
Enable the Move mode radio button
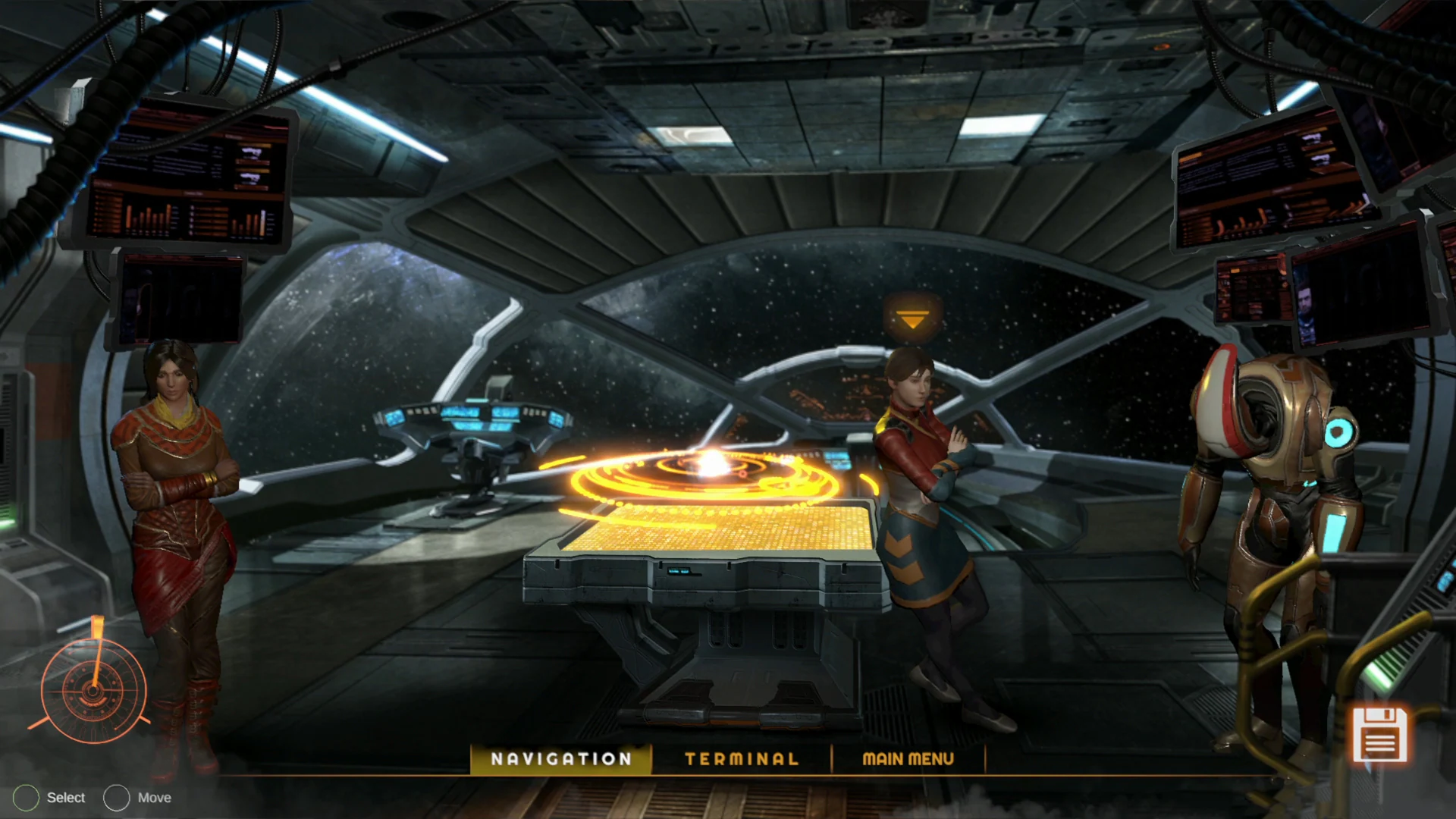[117, 798]
